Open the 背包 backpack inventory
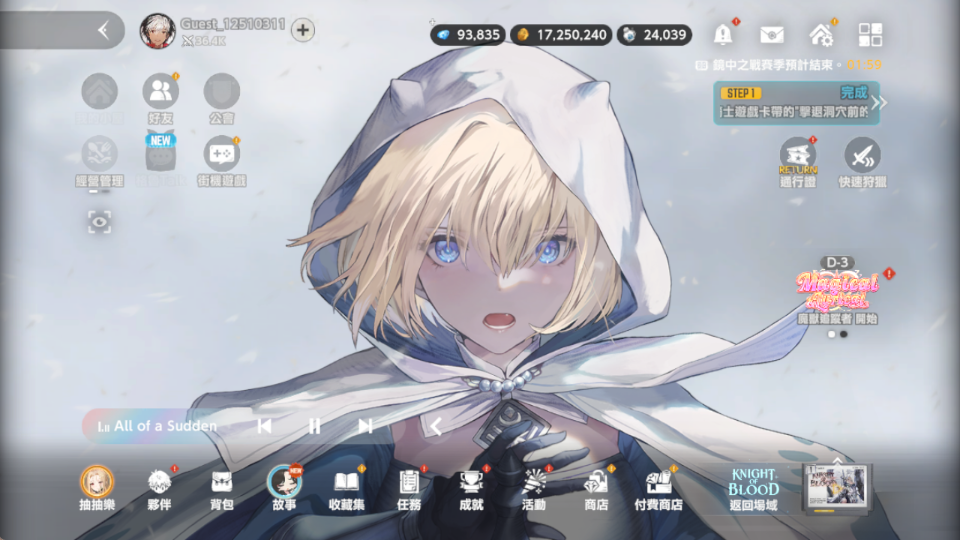 222,485
